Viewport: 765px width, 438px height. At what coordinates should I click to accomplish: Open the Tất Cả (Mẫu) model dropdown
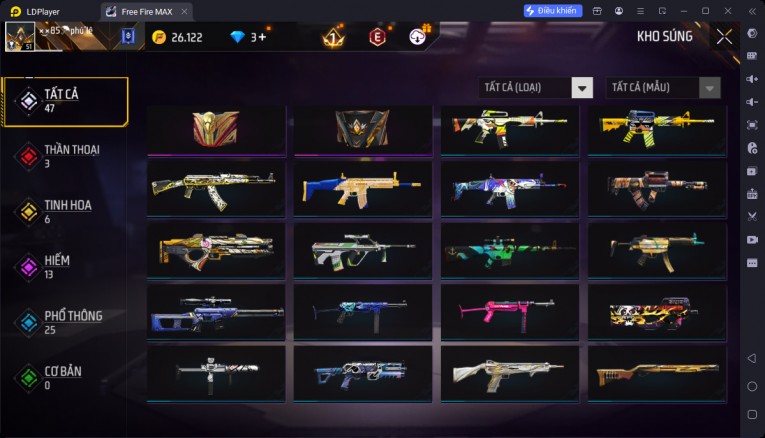coord(663,87)
